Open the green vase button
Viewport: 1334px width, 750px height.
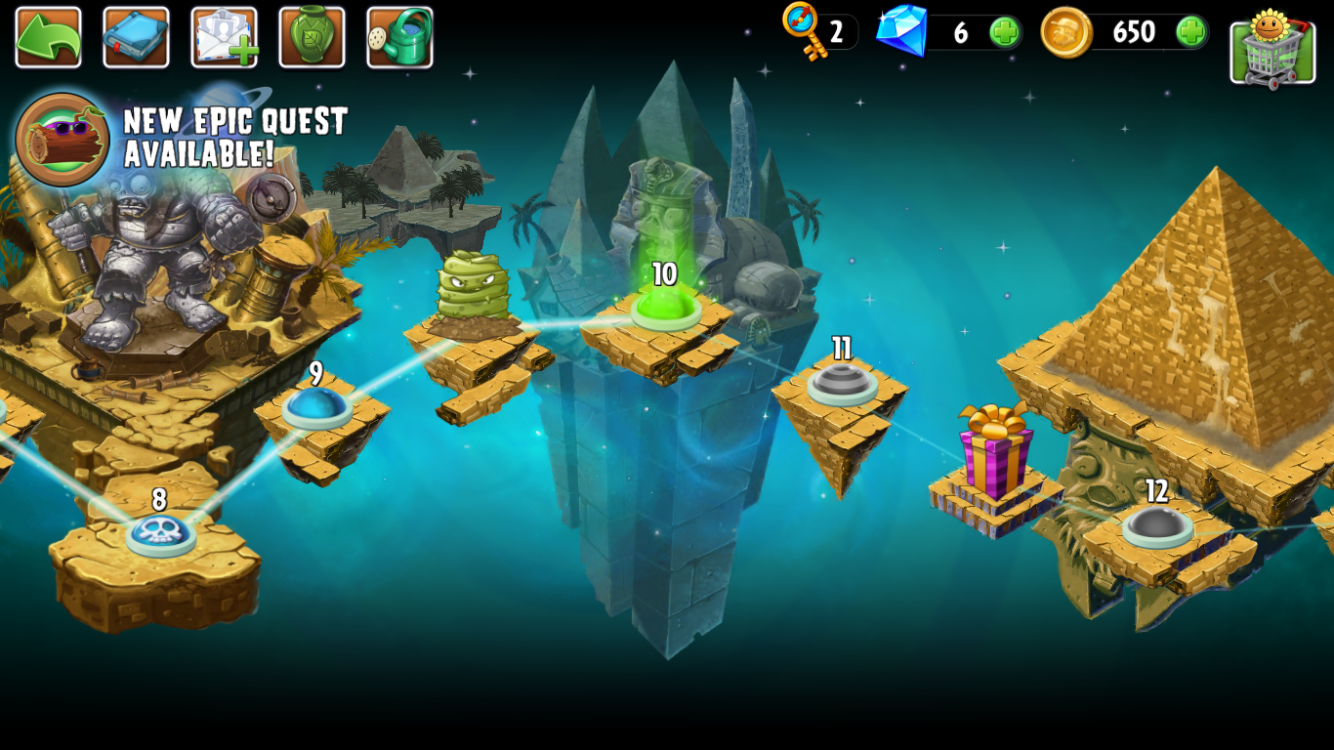coord(312,37)
